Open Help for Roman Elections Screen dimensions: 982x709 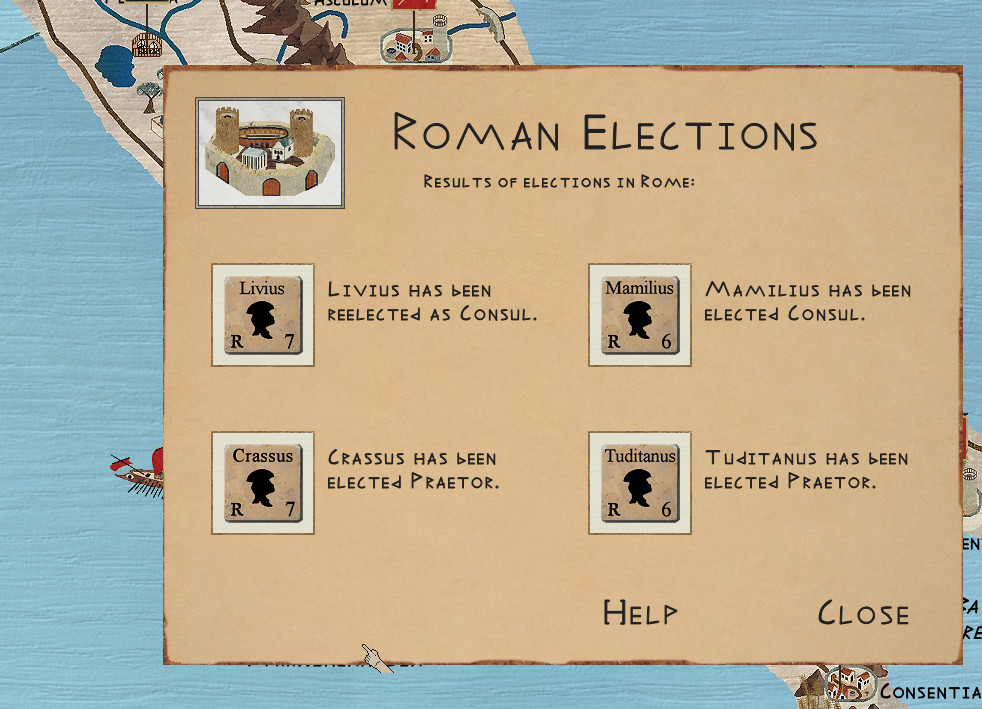point(640,613)
